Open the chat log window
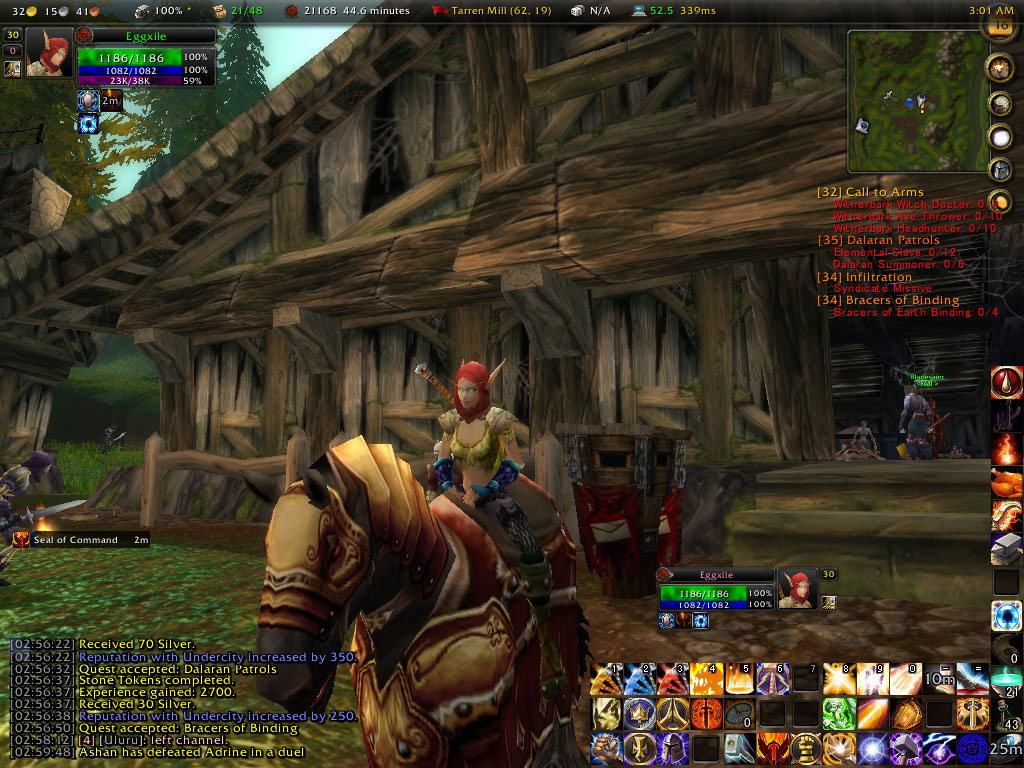1024x768 pixels. (x=180, y=697)
